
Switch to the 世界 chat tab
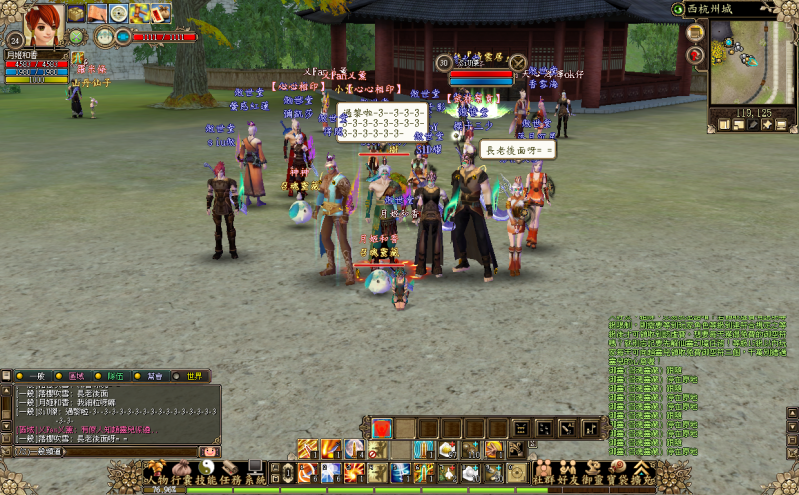coord(192,376)
